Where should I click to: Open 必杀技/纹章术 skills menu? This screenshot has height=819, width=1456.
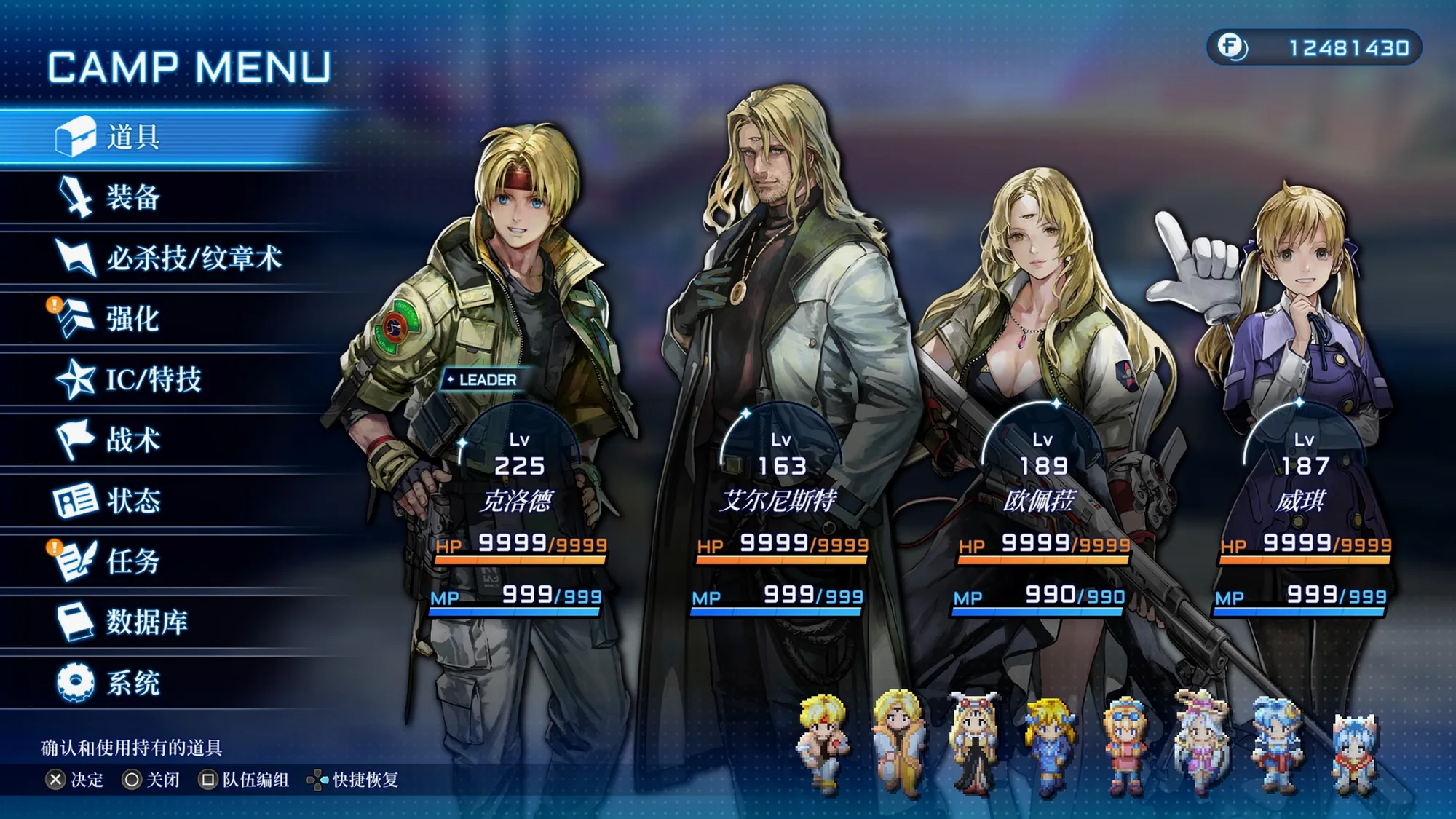193,258
